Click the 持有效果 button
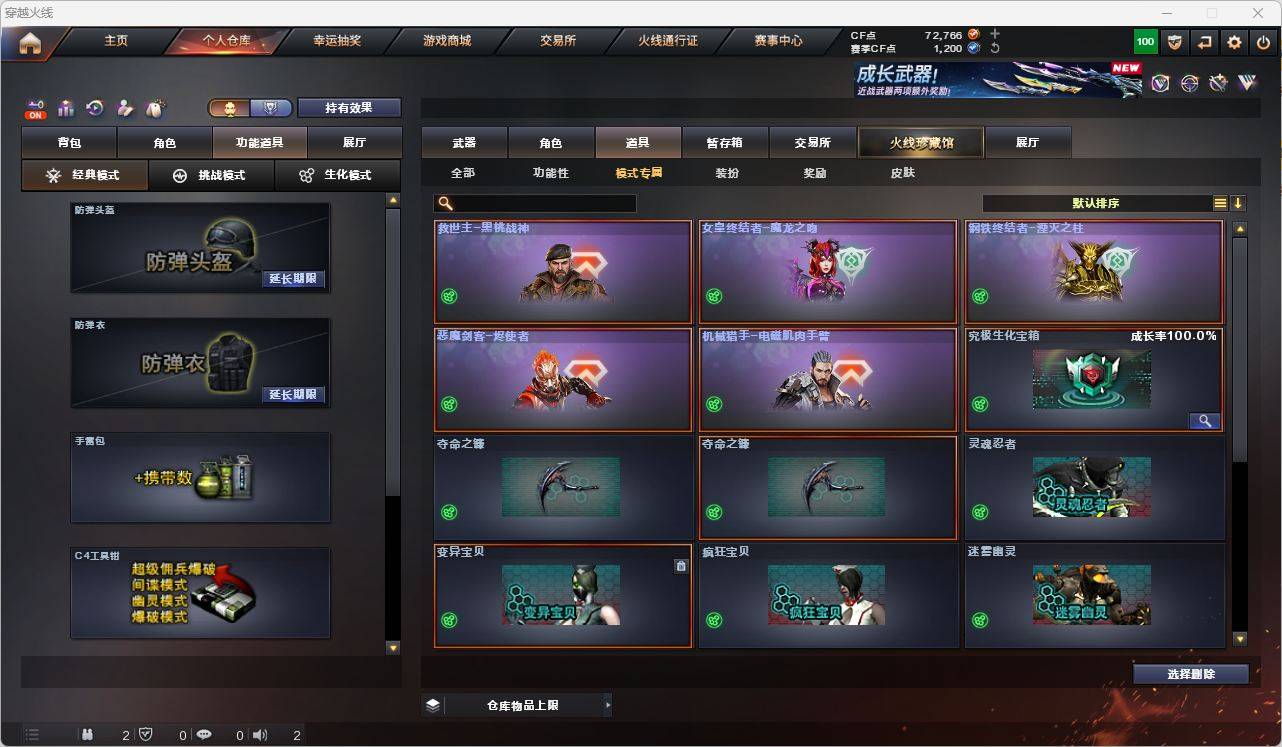The height and width of the screenshot is (747, 1282). coord(348,107)
